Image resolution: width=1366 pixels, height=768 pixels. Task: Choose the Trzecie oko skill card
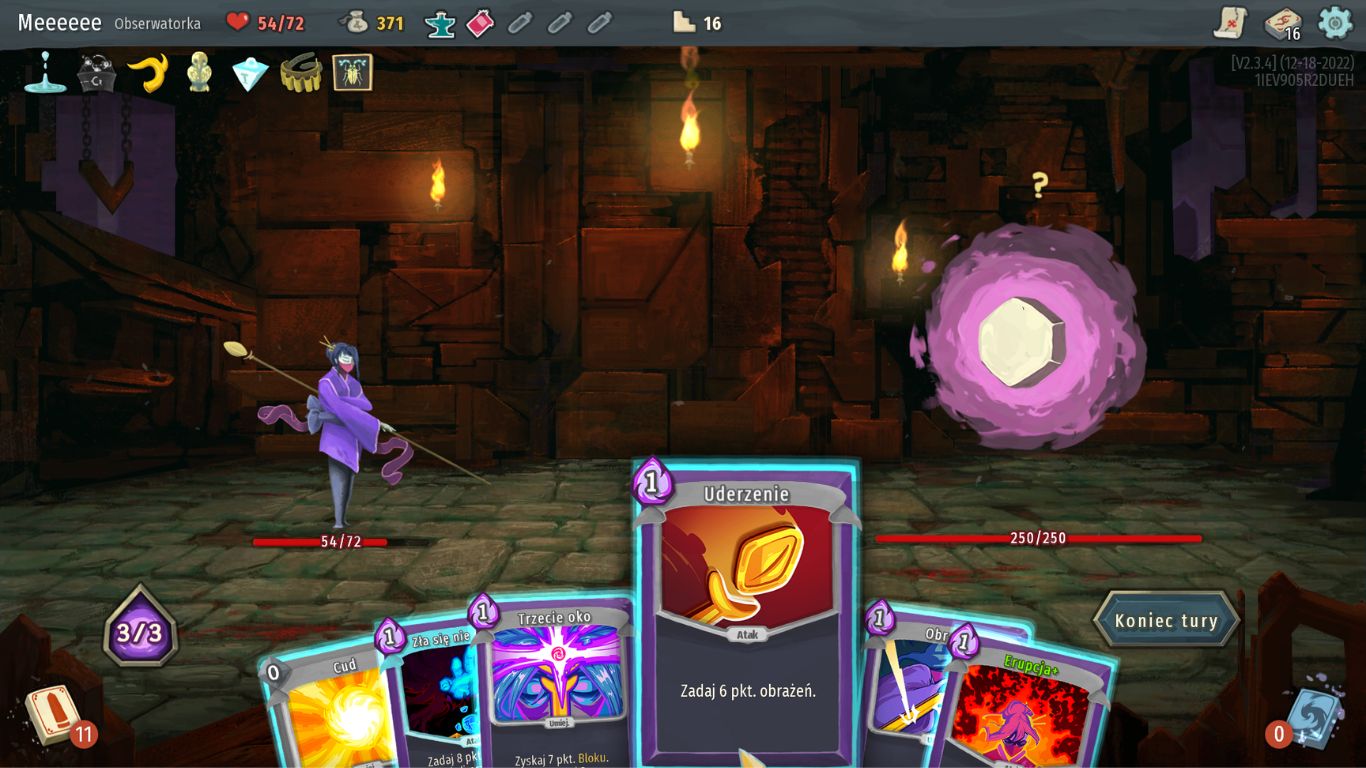556,680
